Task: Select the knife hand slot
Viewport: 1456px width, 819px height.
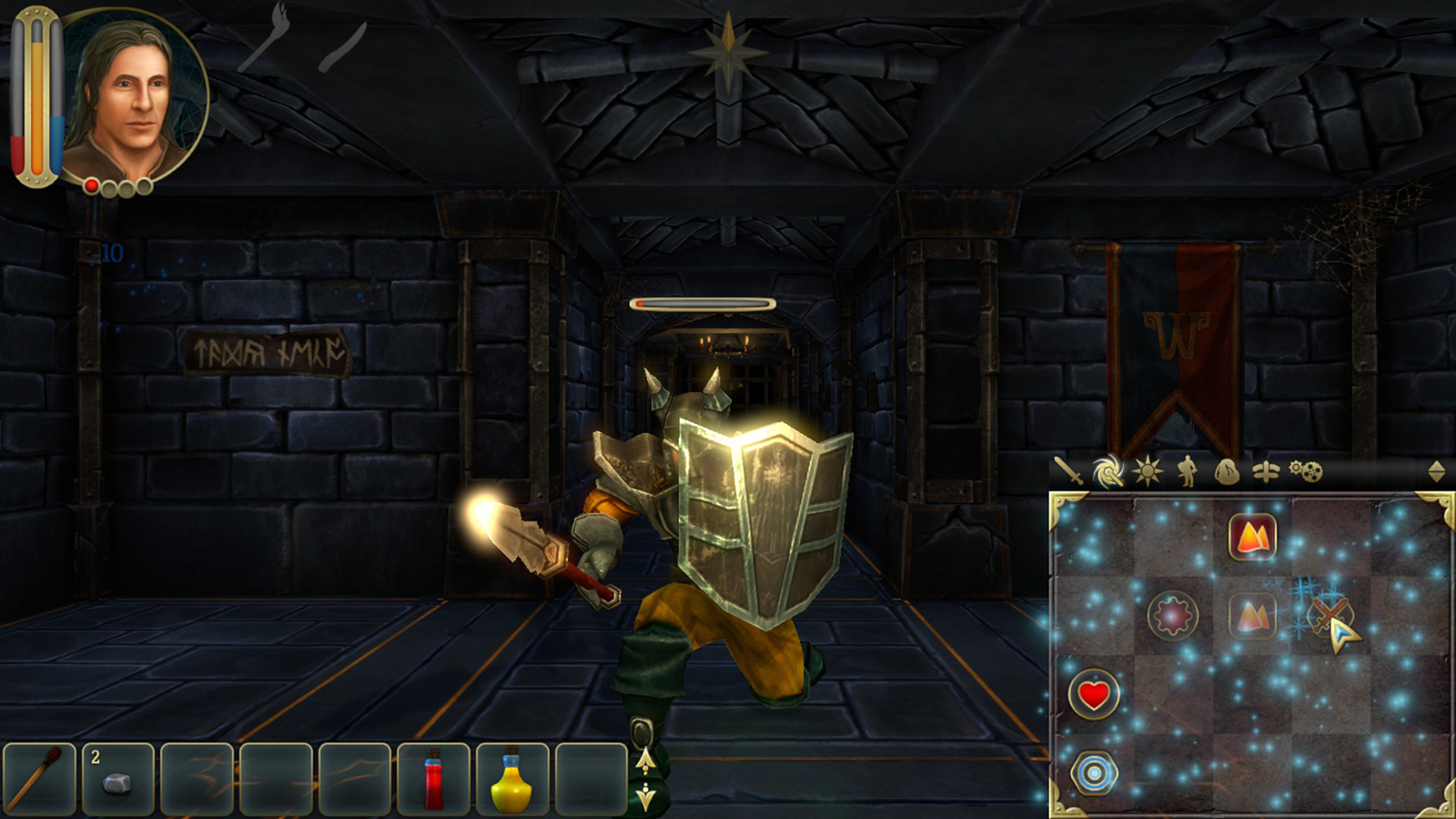Action: click(x=343, y=47)
